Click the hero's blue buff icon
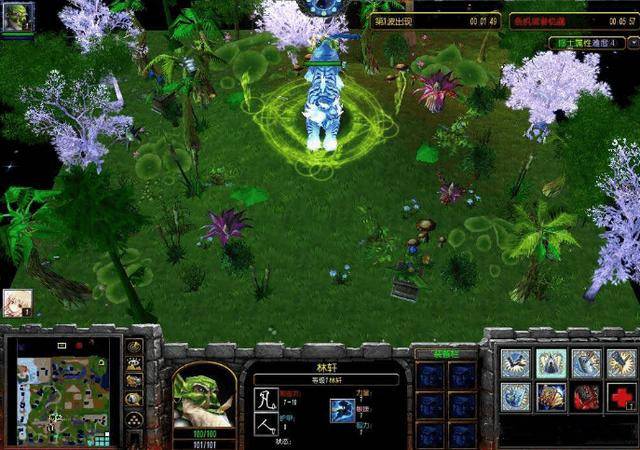Image resolution: width=640 pixels, height=450 pixels. tap(343, 409)
